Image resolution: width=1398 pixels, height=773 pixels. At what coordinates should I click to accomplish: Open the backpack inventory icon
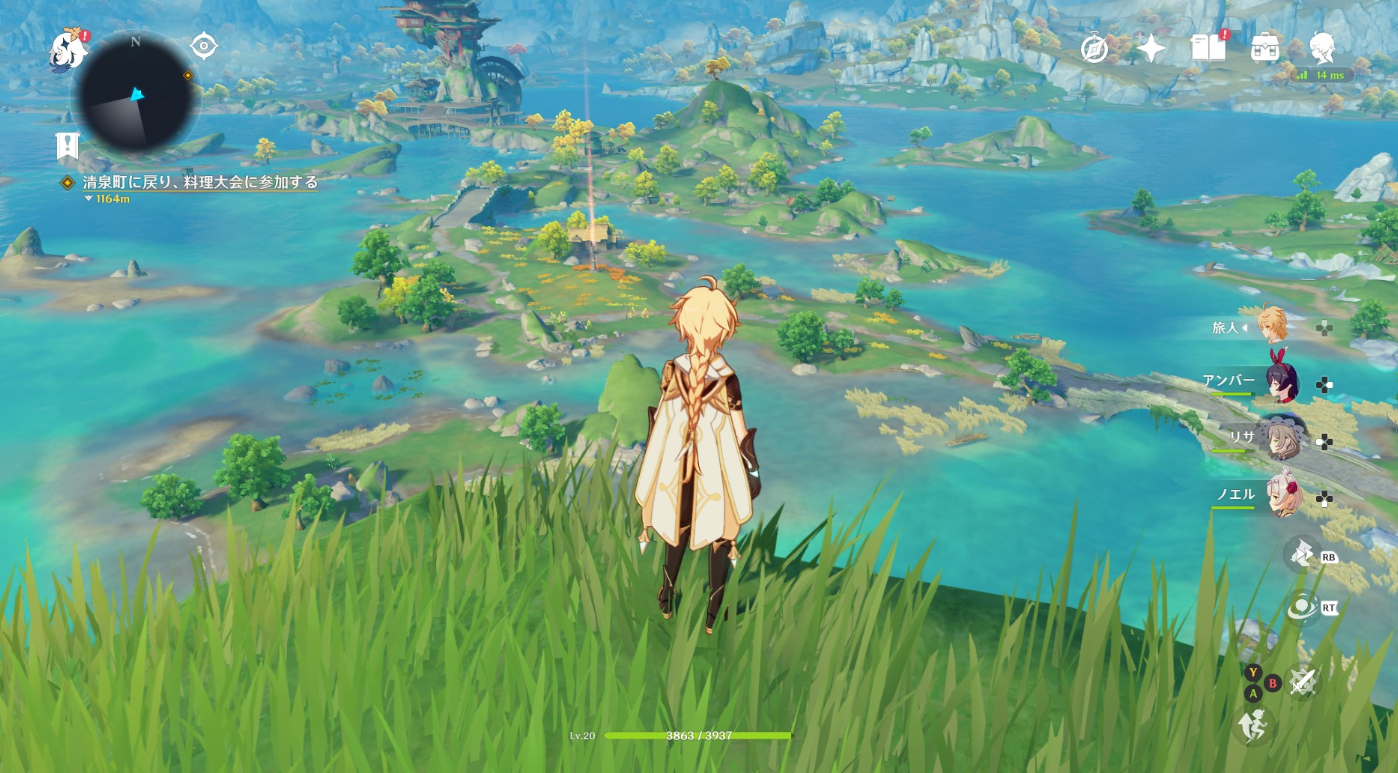[x=1265, y=47]
